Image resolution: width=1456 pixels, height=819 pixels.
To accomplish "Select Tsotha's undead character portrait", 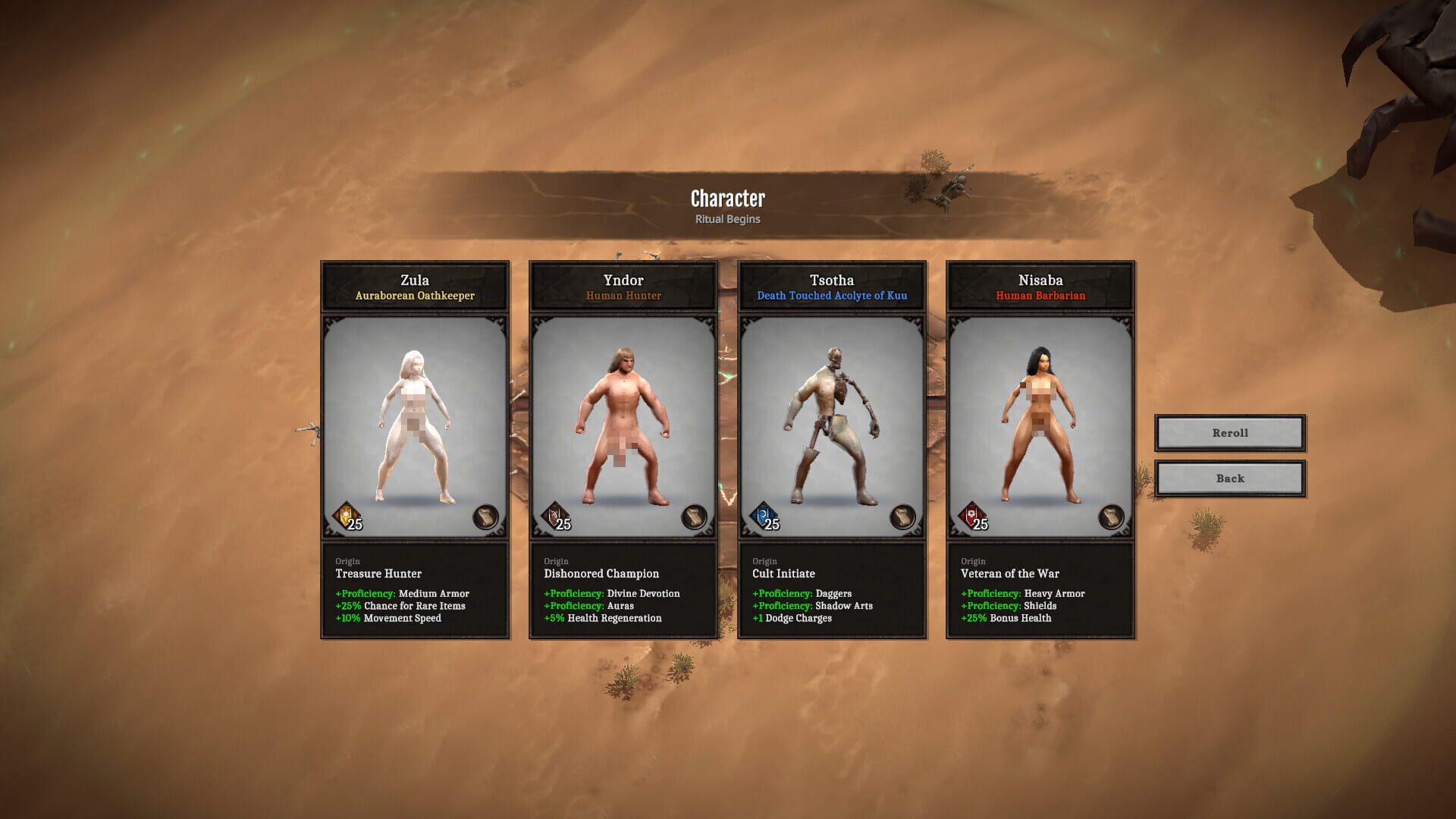I will point(832,421).
